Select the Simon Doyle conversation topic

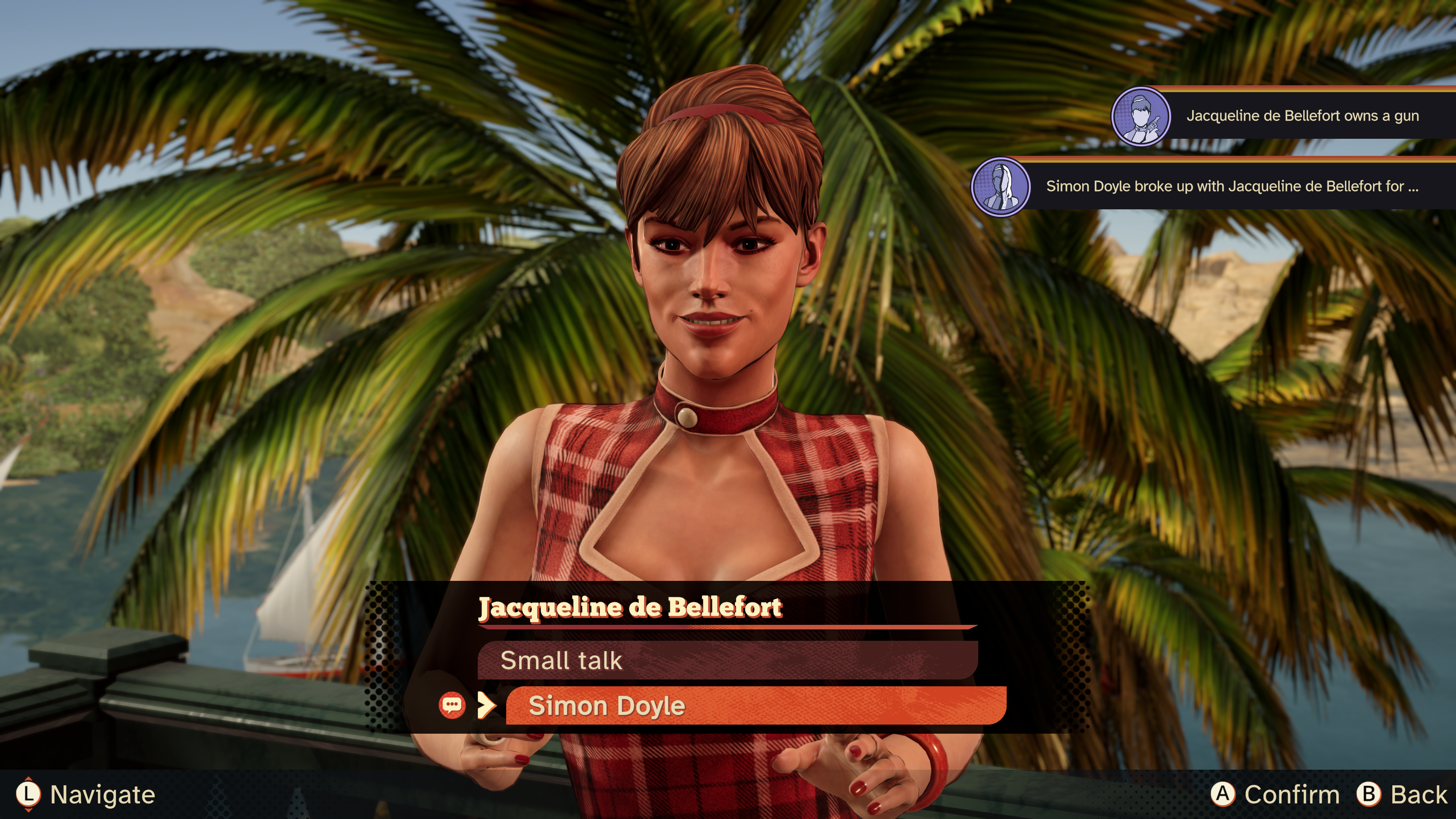(755, 705)
